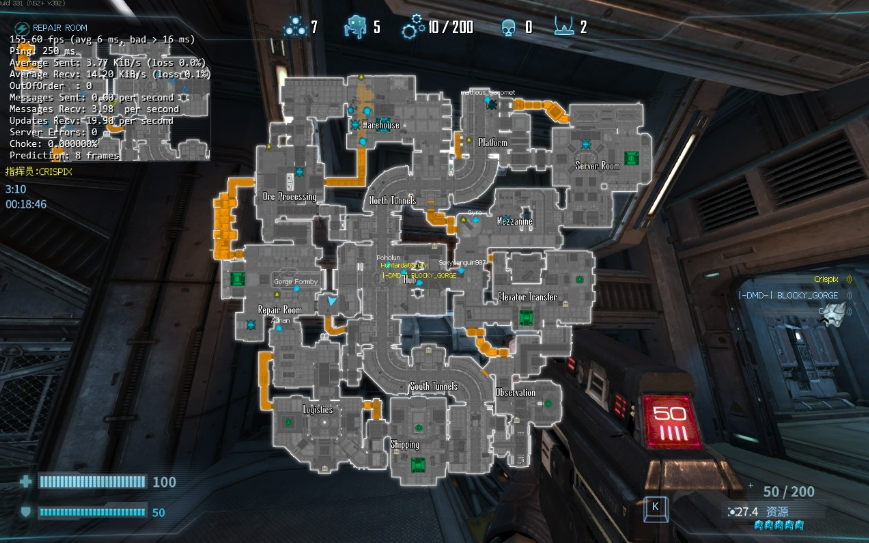Screen dimensions: 869x543
Task: Click the cyan player arrow on the map
Action: [x=332, y=327]
